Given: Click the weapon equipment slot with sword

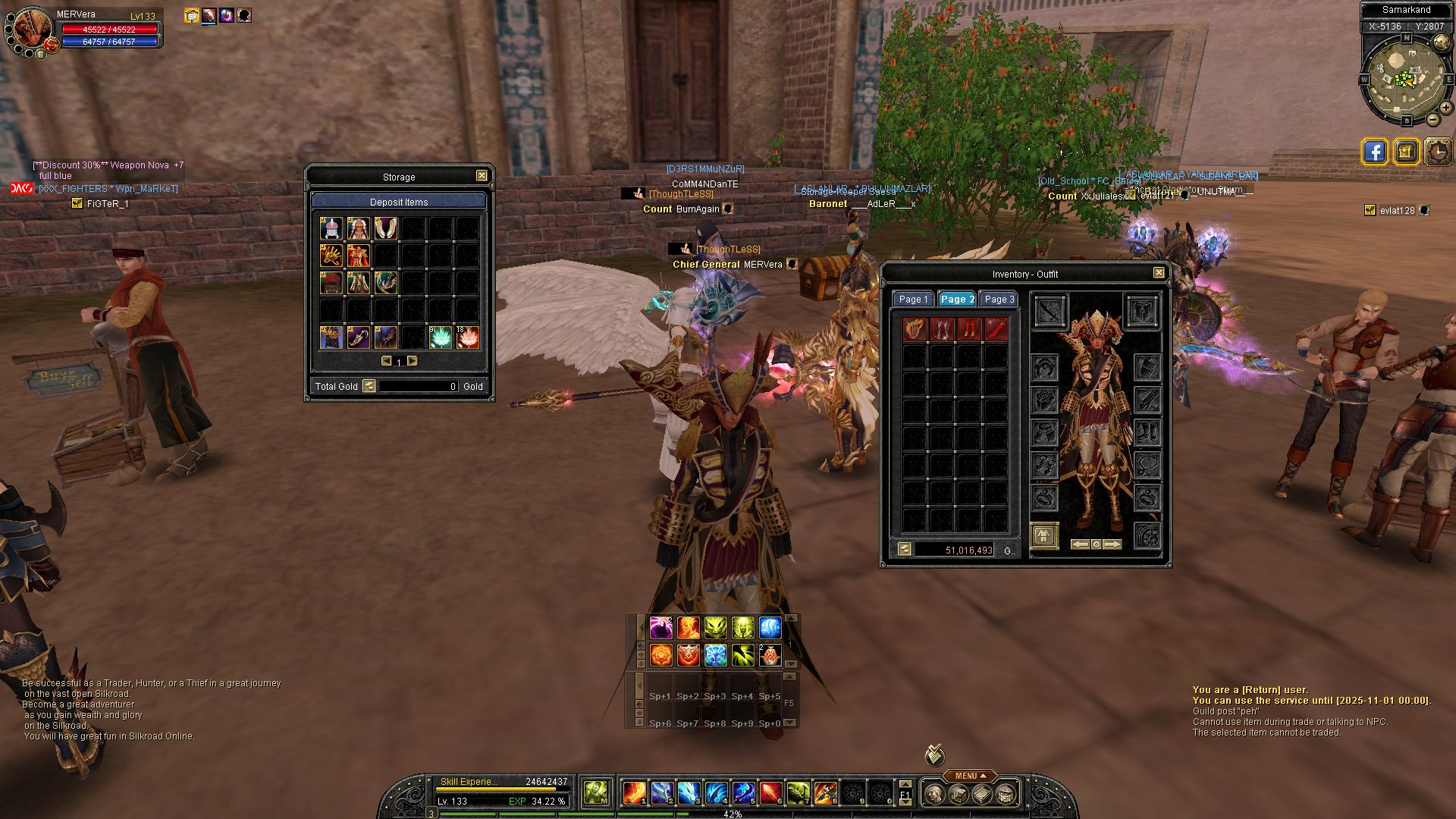Looking at the screenshot, I should coord(1050,311).
